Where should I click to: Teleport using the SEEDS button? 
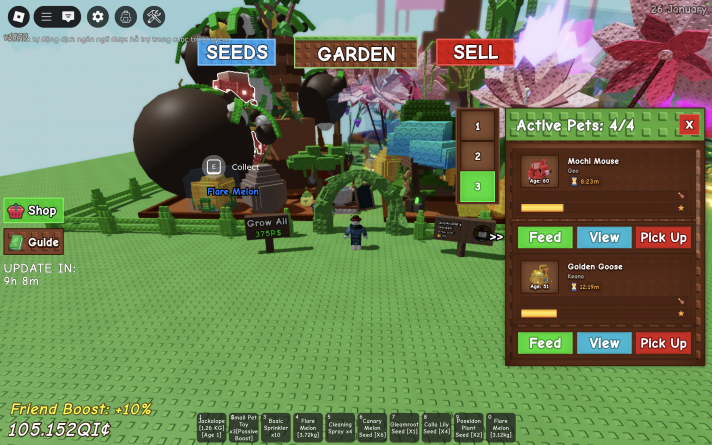[236, 52]
